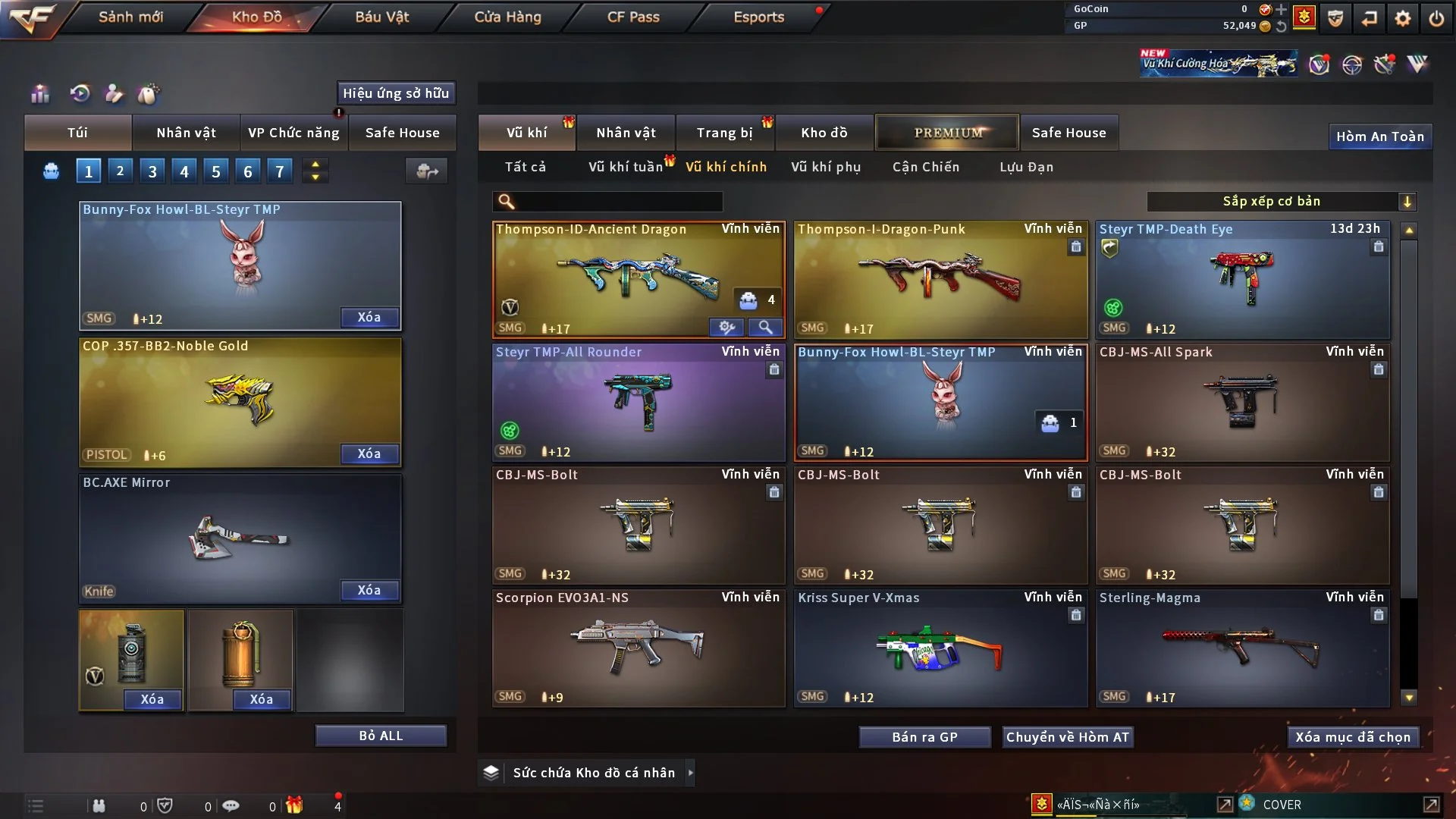Select the Kriss Super V-Xmas weapon
Viewport: 1456px width, 819px height.
click(940, 648)
